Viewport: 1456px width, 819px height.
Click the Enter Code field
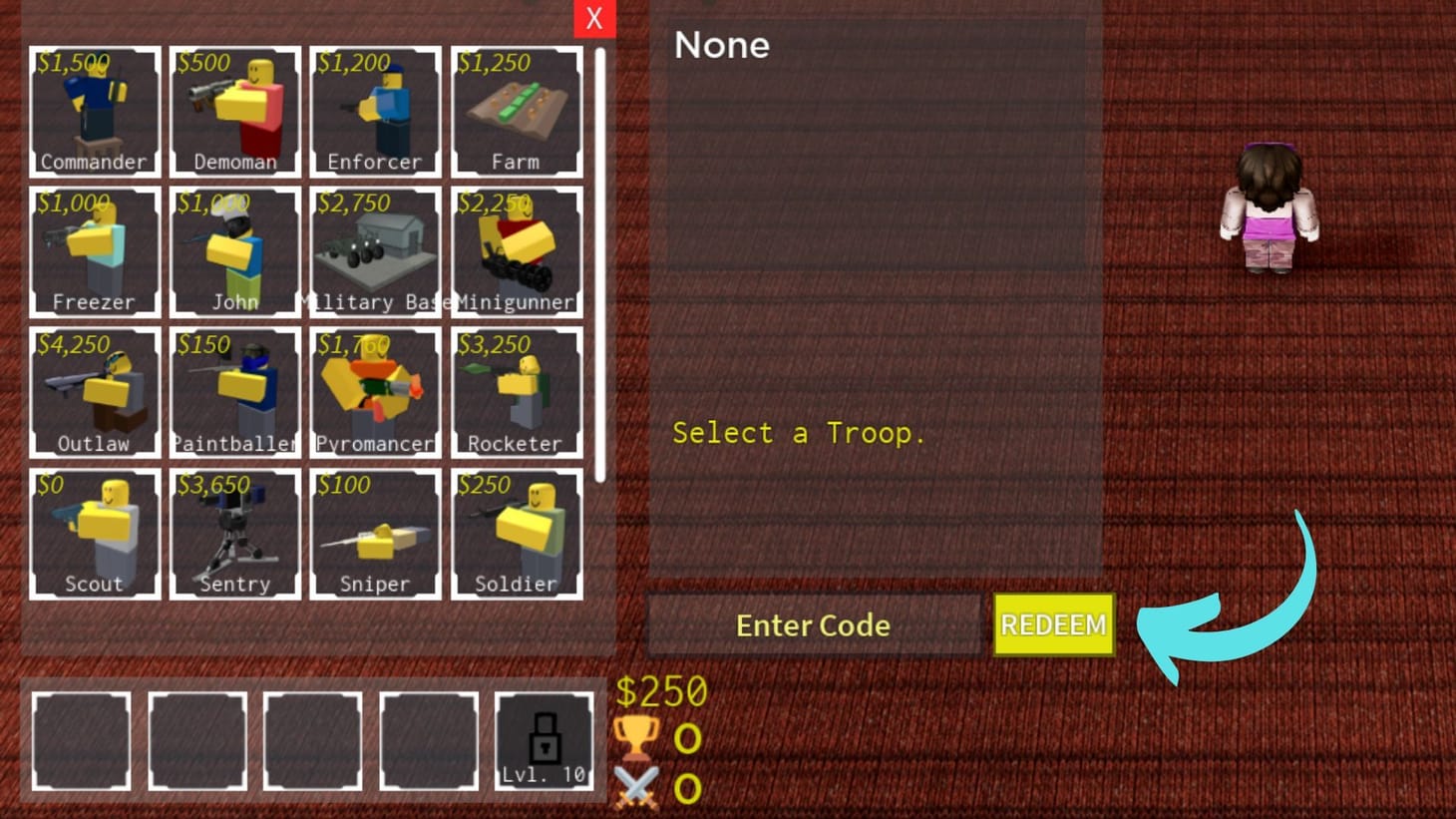tap(812, 625)
